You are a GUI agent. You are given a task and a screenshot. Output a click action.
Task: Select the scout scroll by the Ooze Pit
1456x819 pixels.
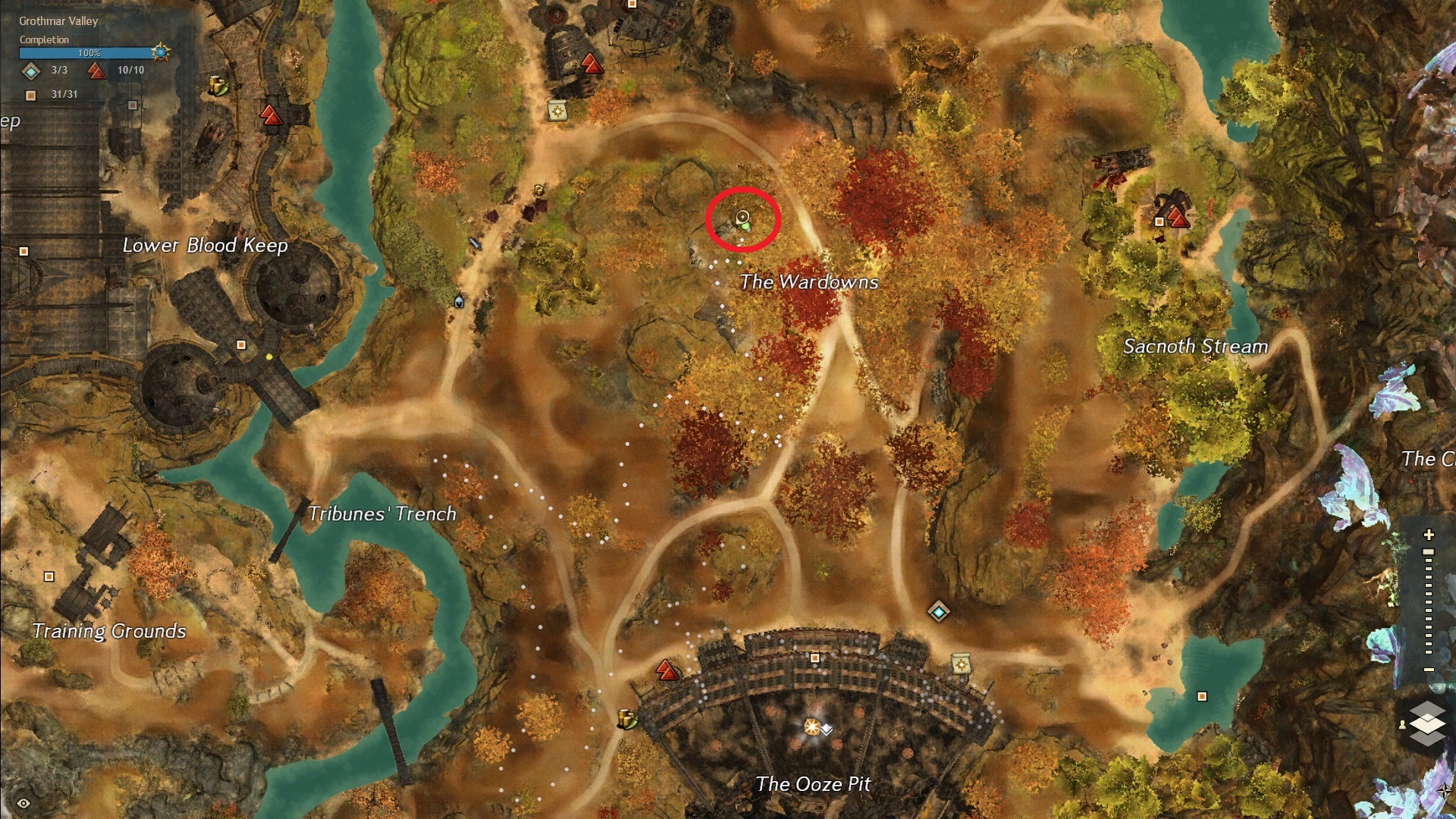(962, 664)
